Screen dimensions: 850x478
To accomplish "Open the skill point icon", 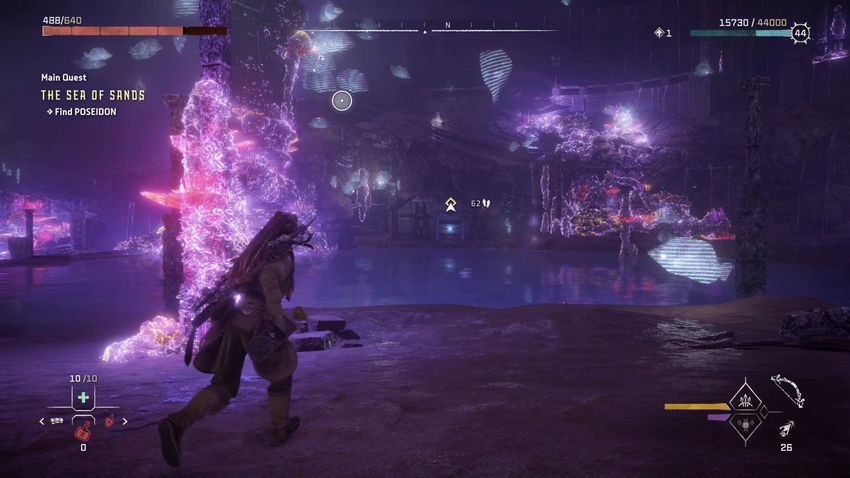I will (x=659, y=33).
